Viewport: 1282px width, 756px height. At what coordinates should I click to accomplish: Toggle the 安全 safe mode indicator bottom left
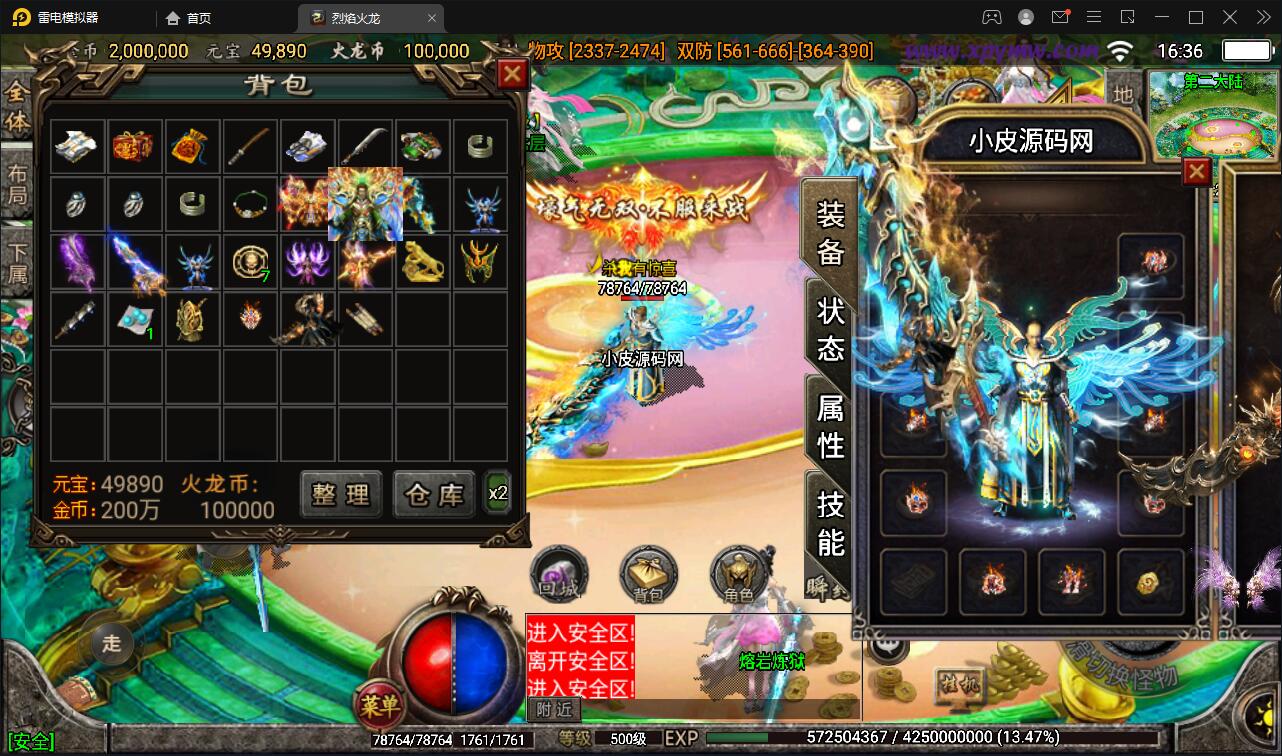pyautogui.click(x=32, y=740)
